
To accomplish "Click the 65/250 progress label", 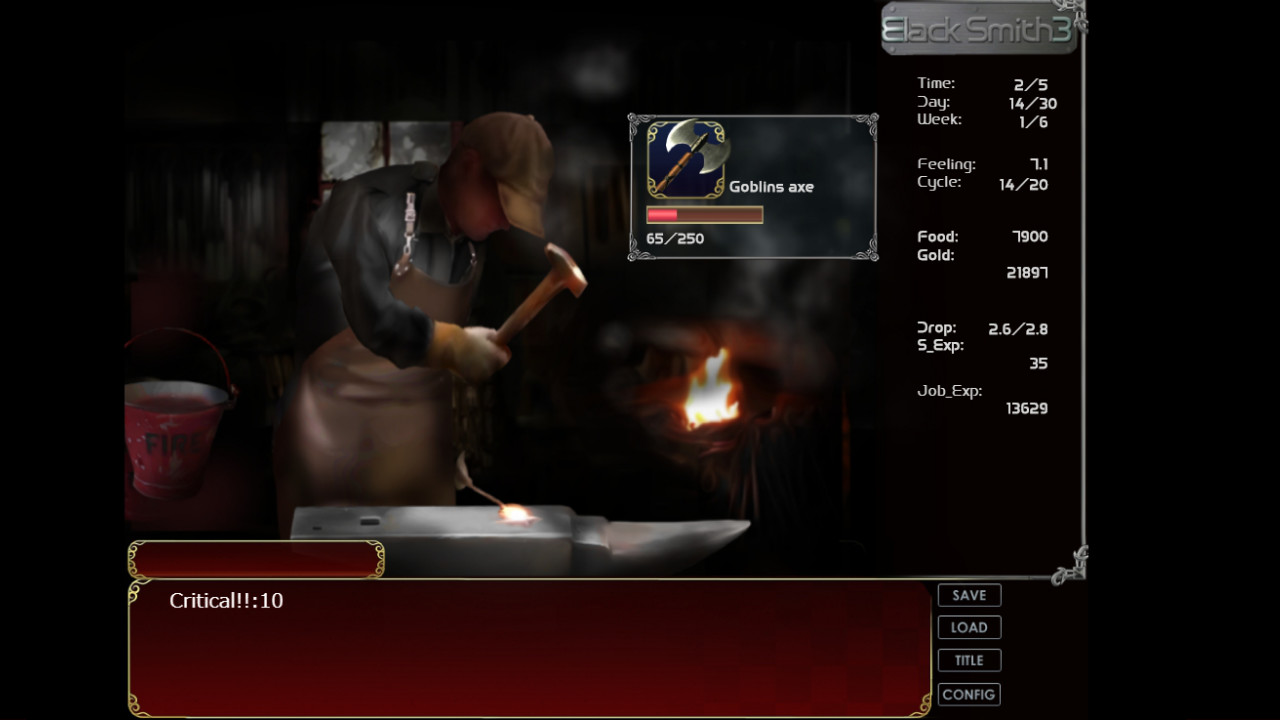I will point(674,238).
